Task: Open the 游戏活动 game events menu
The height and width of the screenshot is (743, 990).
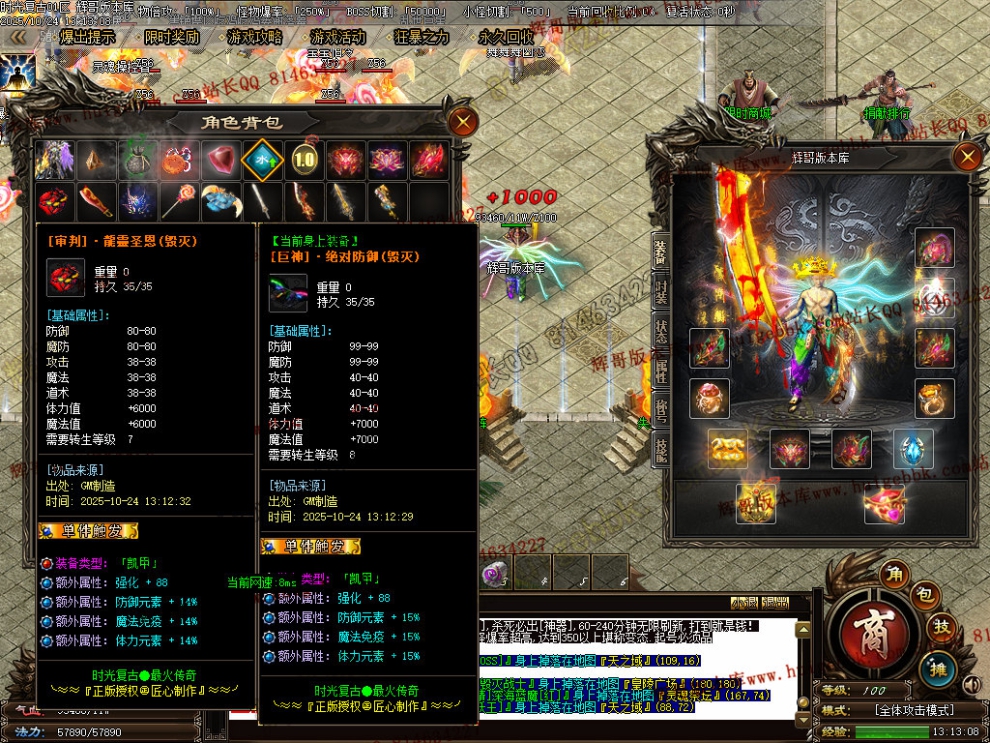Action: point(337,37)
